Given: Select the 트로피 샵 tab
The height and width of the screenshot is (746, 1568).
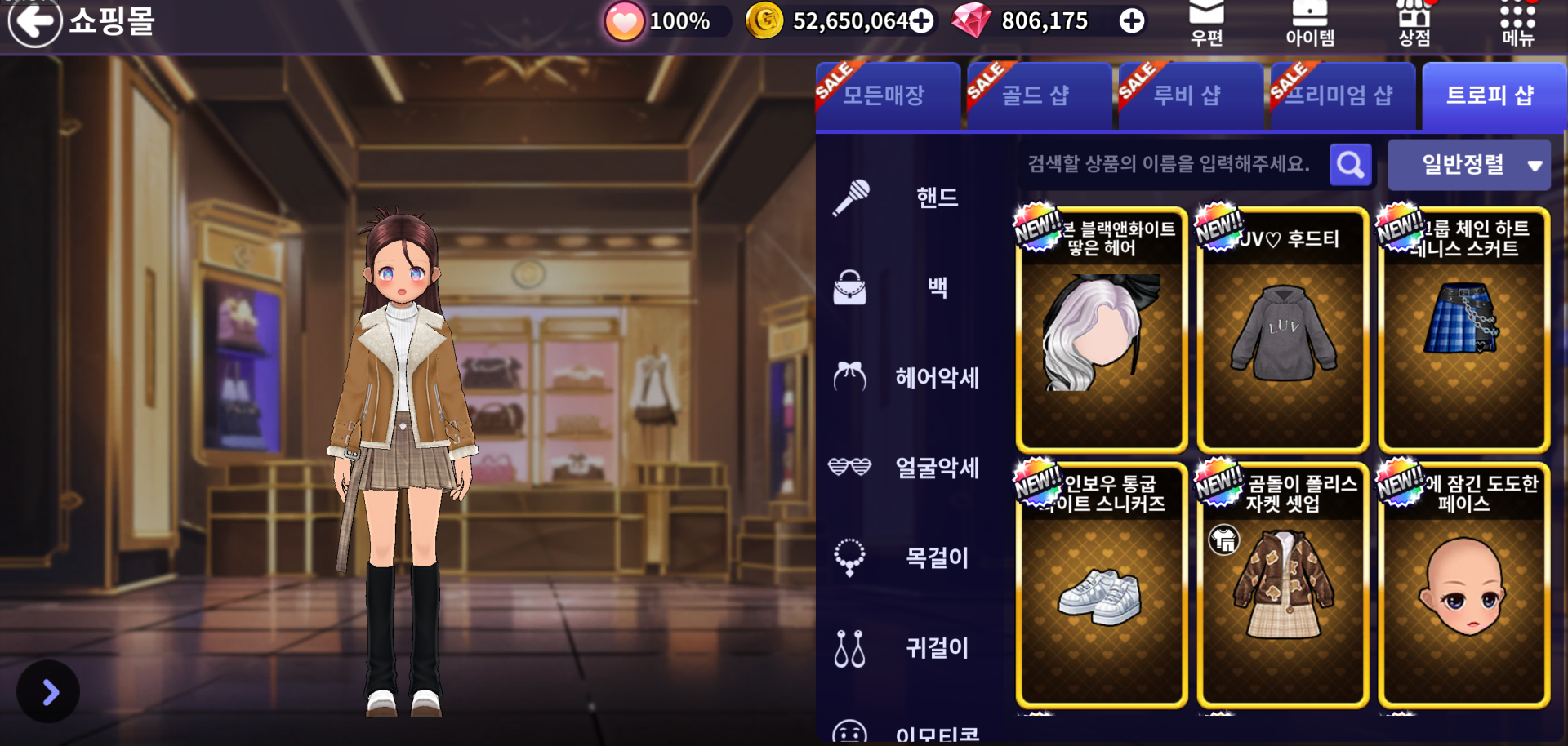Looking at the screenshot, I should (x=1491, y=95).
